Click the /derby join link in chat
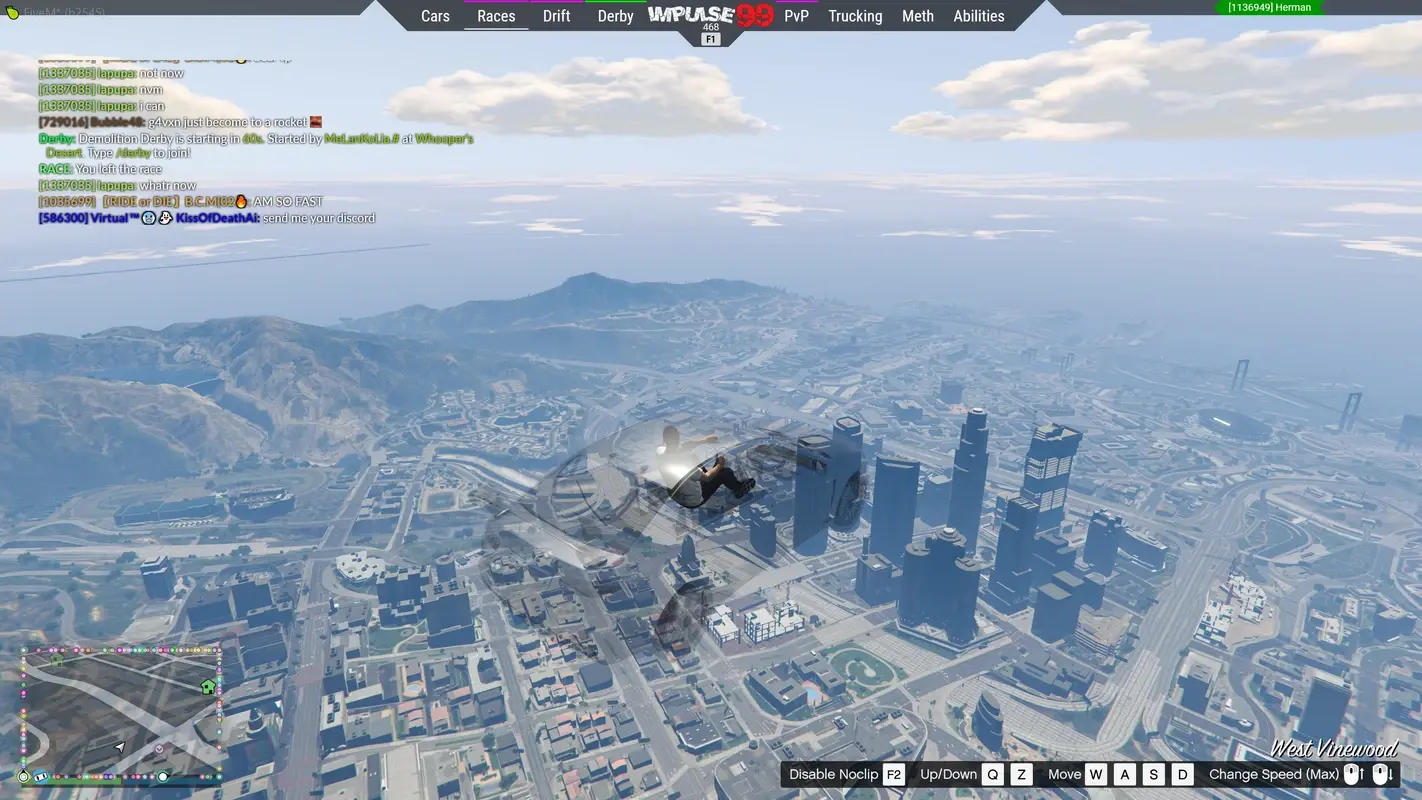 pos(132,153)
